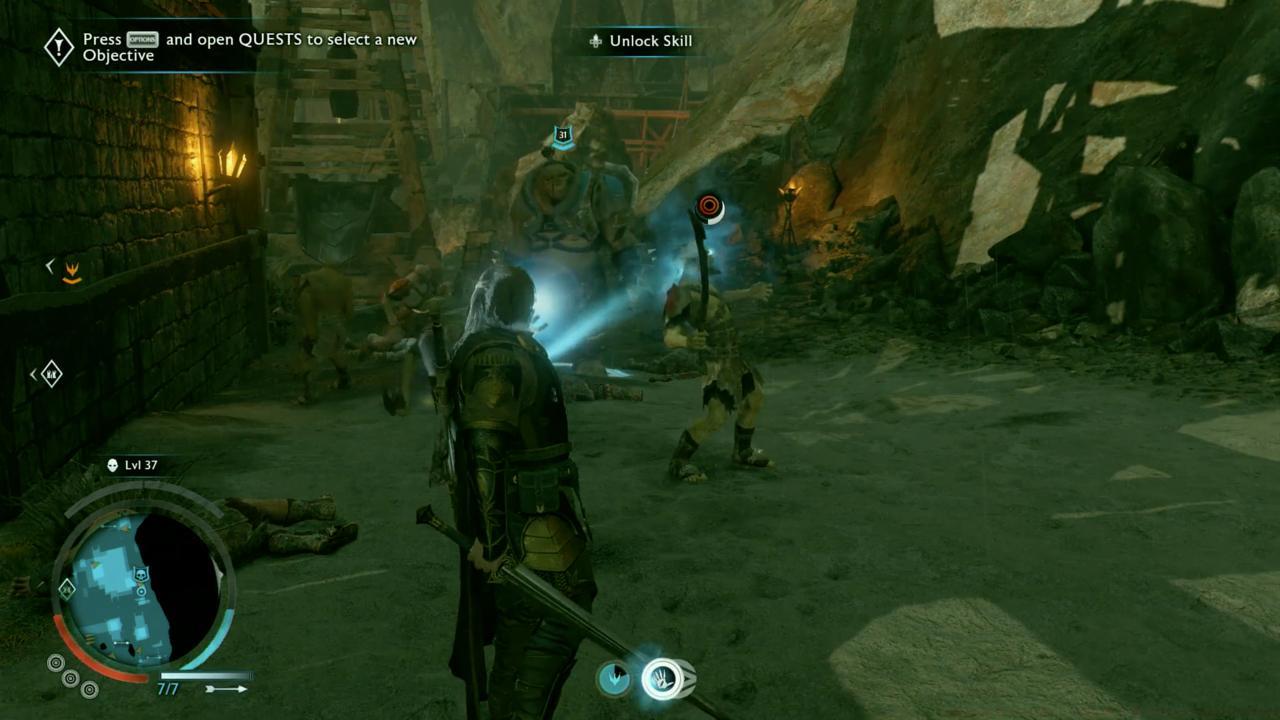Click the Unlock Skill banner text
Screen dimensions: 1280x720
point(649,42)
